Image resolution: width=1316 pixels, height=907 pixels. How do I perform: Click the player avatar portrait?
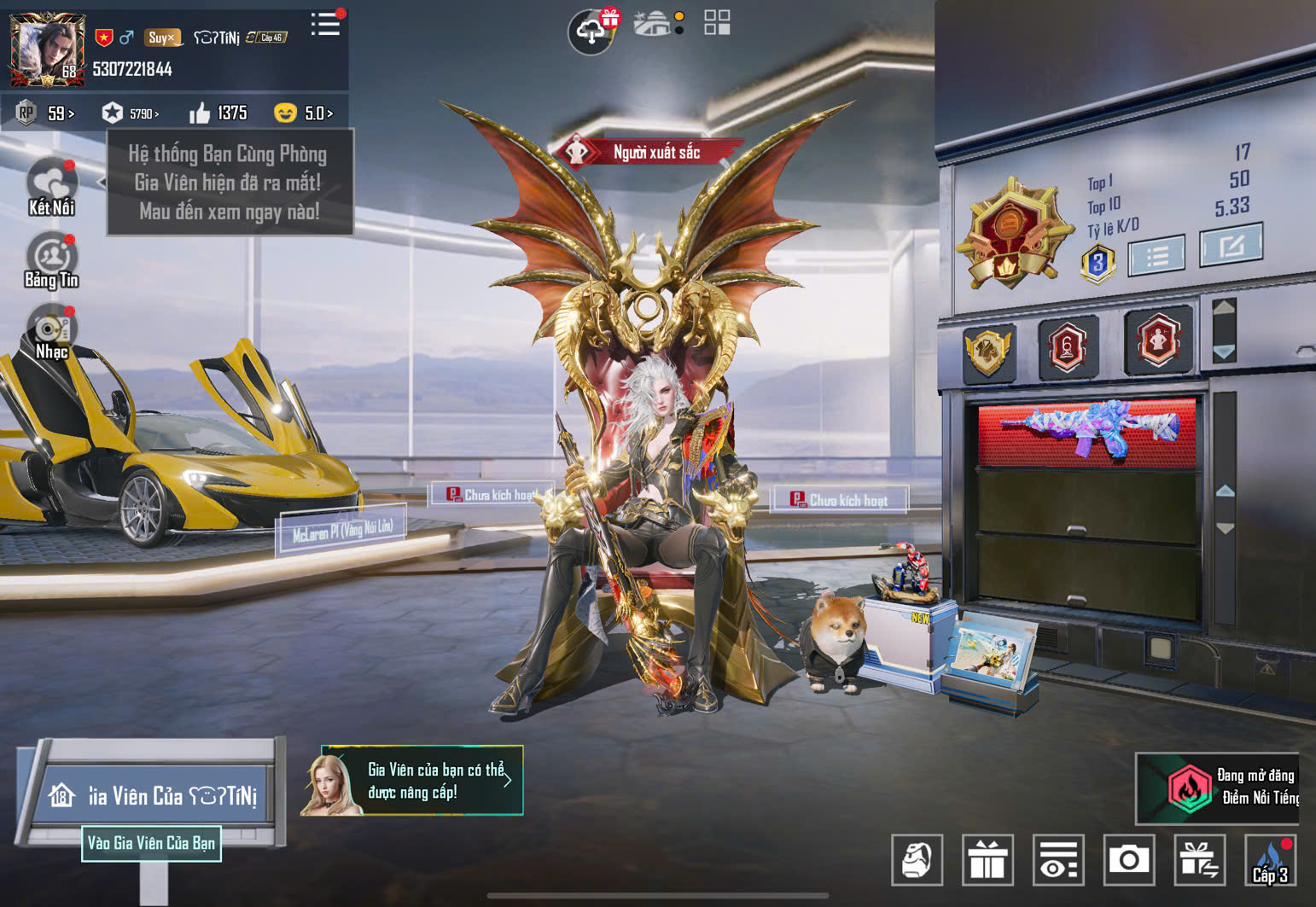click(x=47, y=49)
